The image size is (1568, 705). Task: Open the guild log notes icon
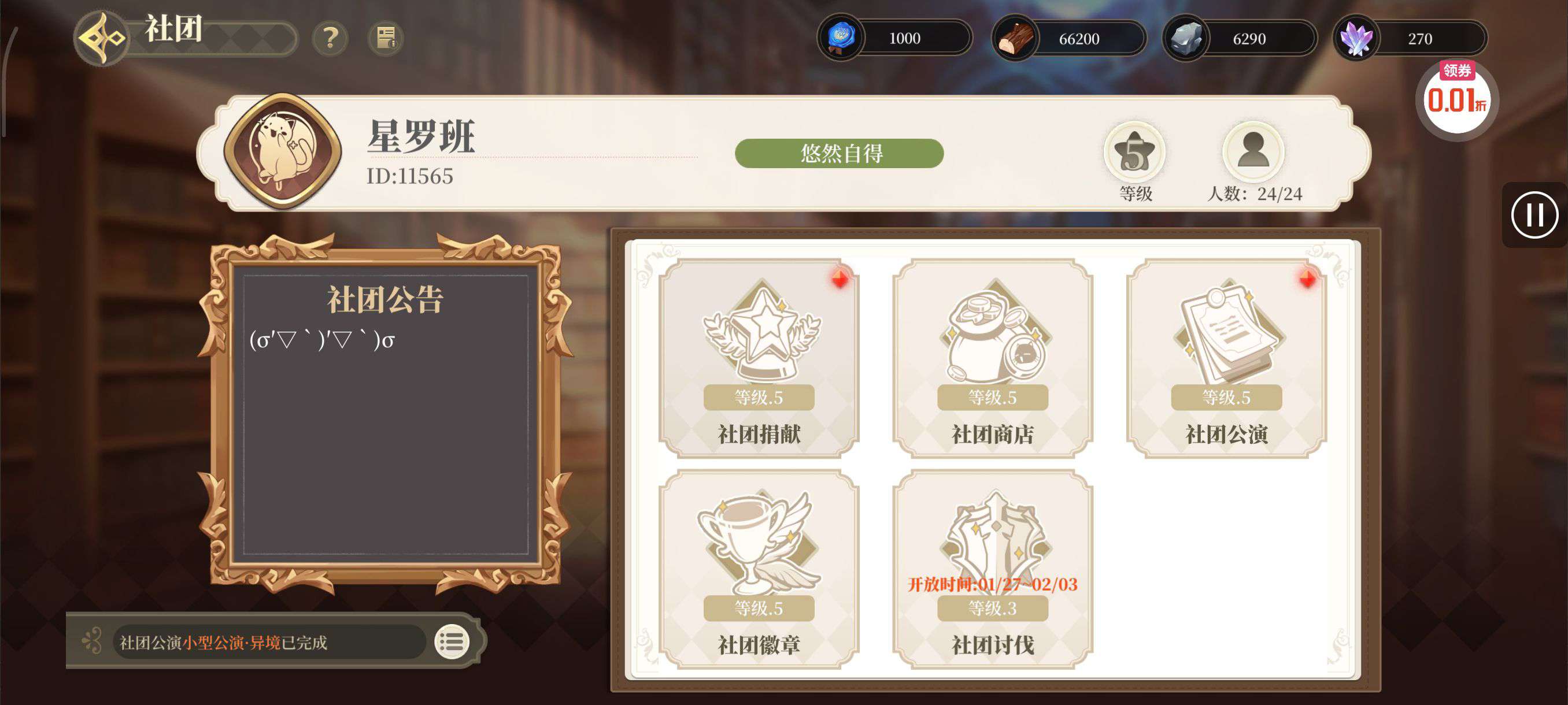click(x=386, y=38)
